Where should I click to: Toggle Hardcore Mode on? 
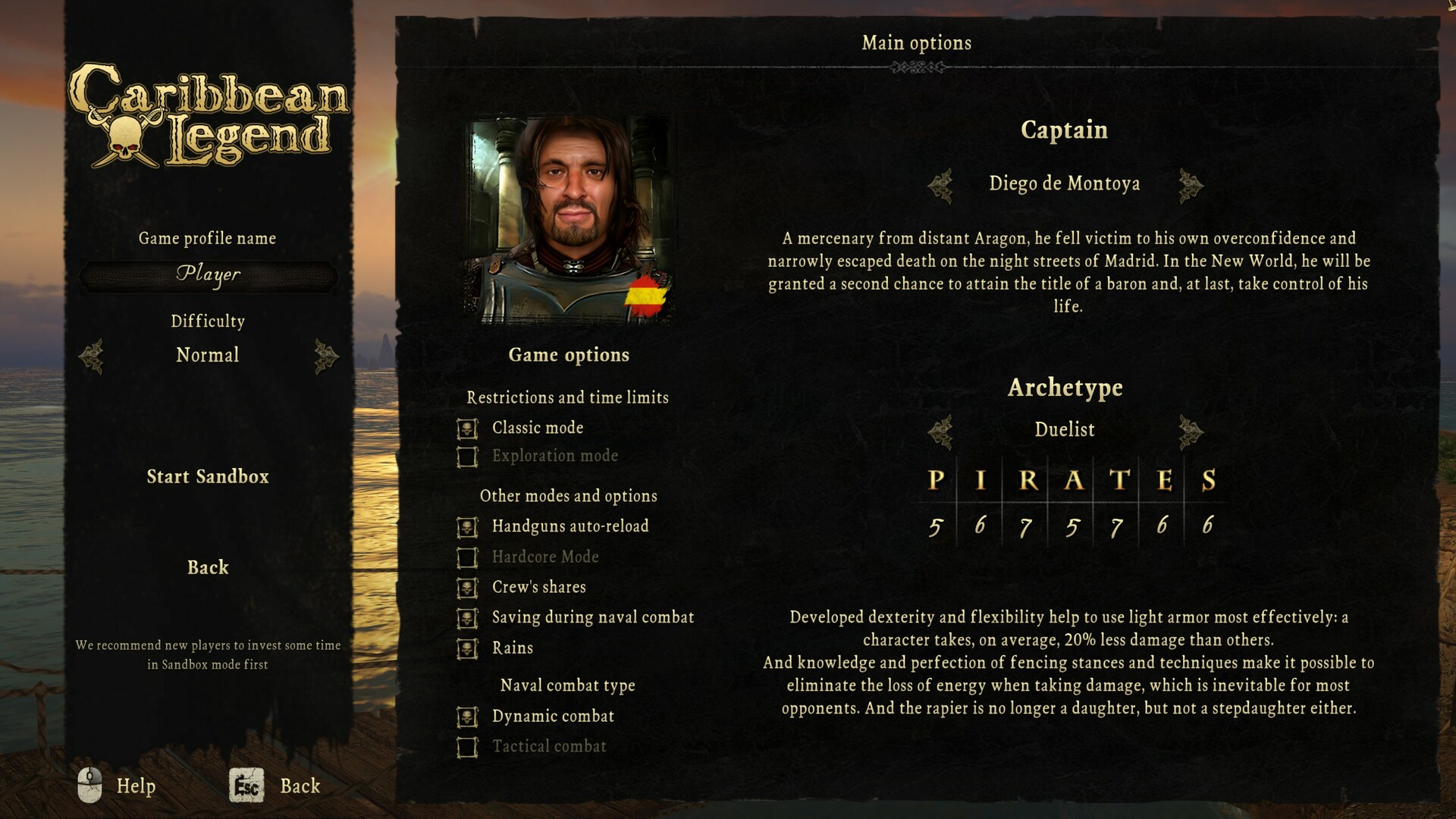pos(469,557)
